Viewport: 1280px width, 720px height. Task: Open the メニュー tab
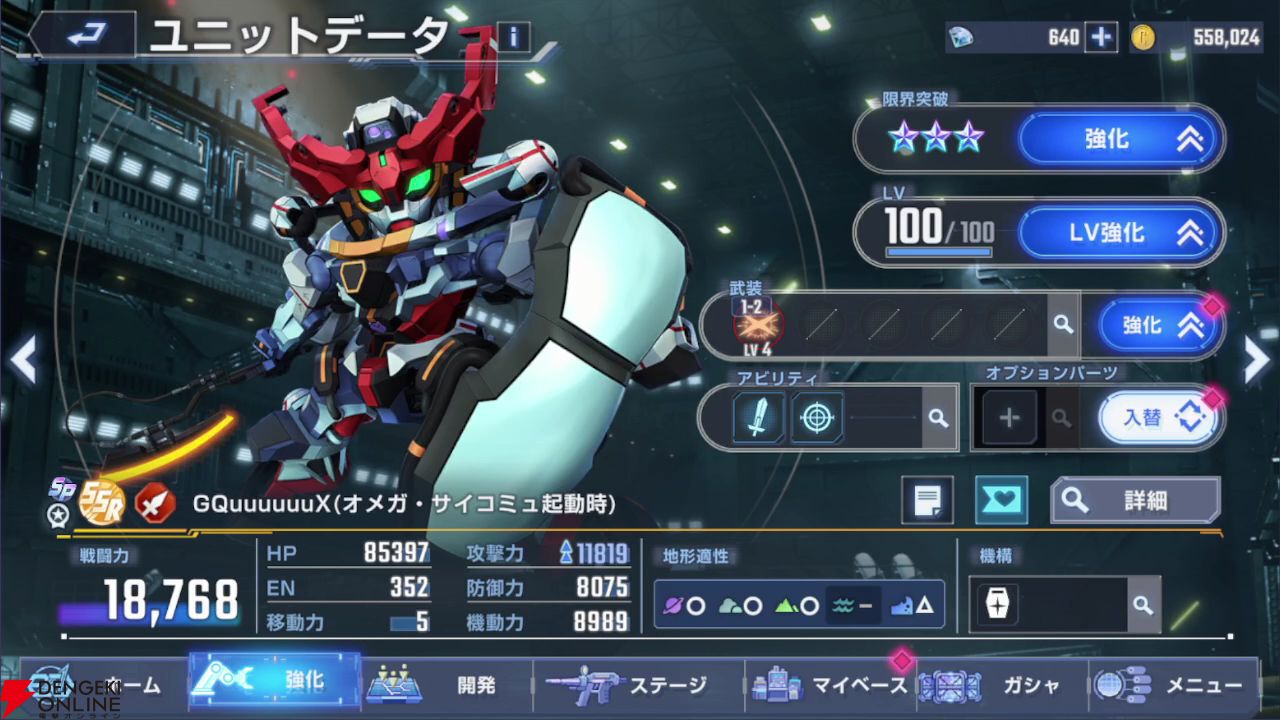1170,685
